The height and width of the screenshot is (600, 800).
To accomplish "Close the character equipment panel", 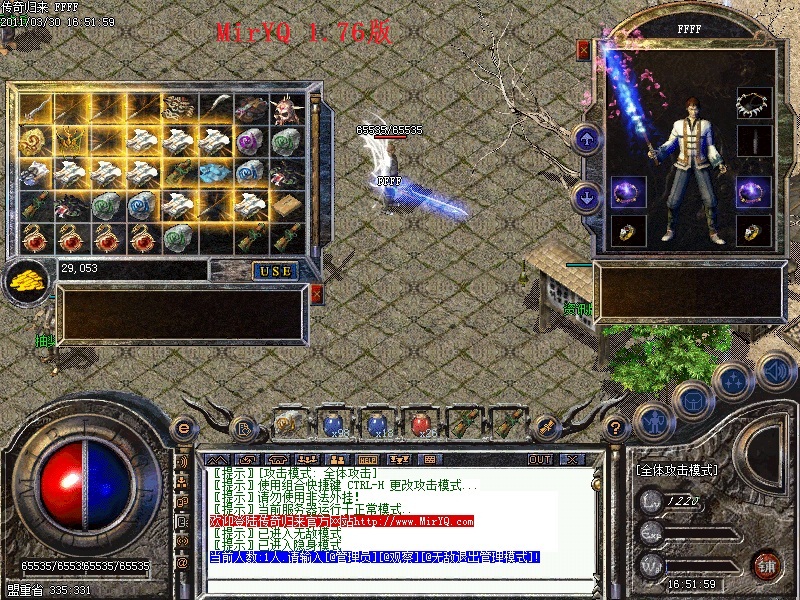I will 584,49.
